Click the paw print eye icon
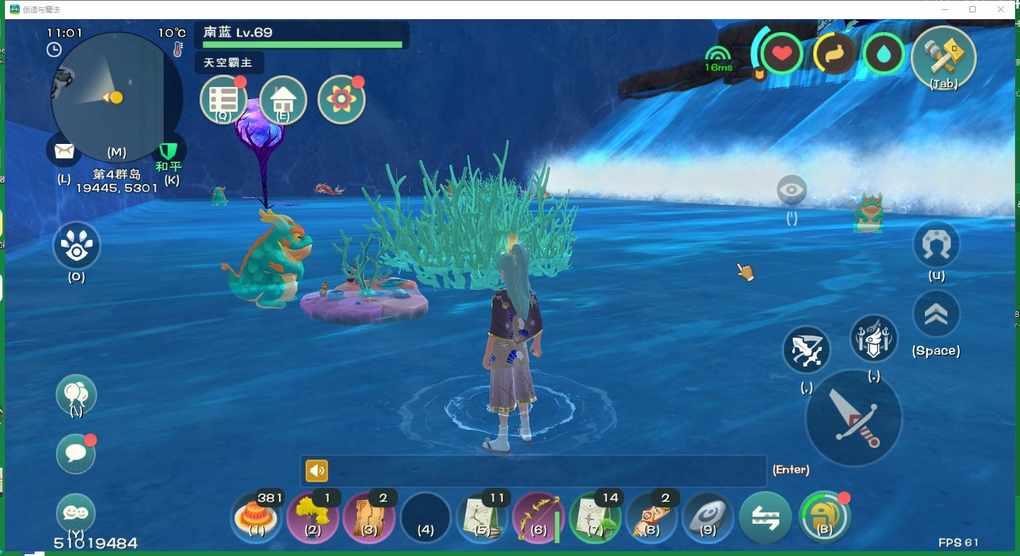 tap(76, 244)
